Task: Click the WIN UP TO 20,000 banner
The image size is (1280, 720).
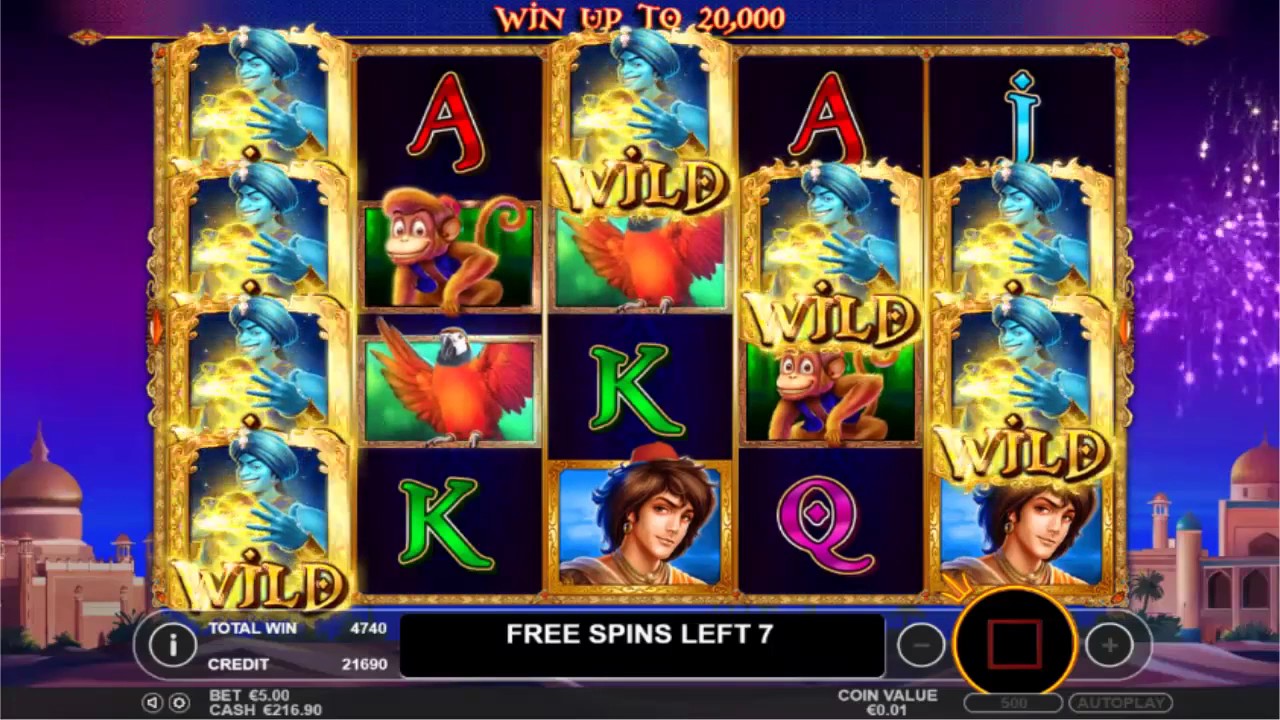Action: tap(638, 16)
